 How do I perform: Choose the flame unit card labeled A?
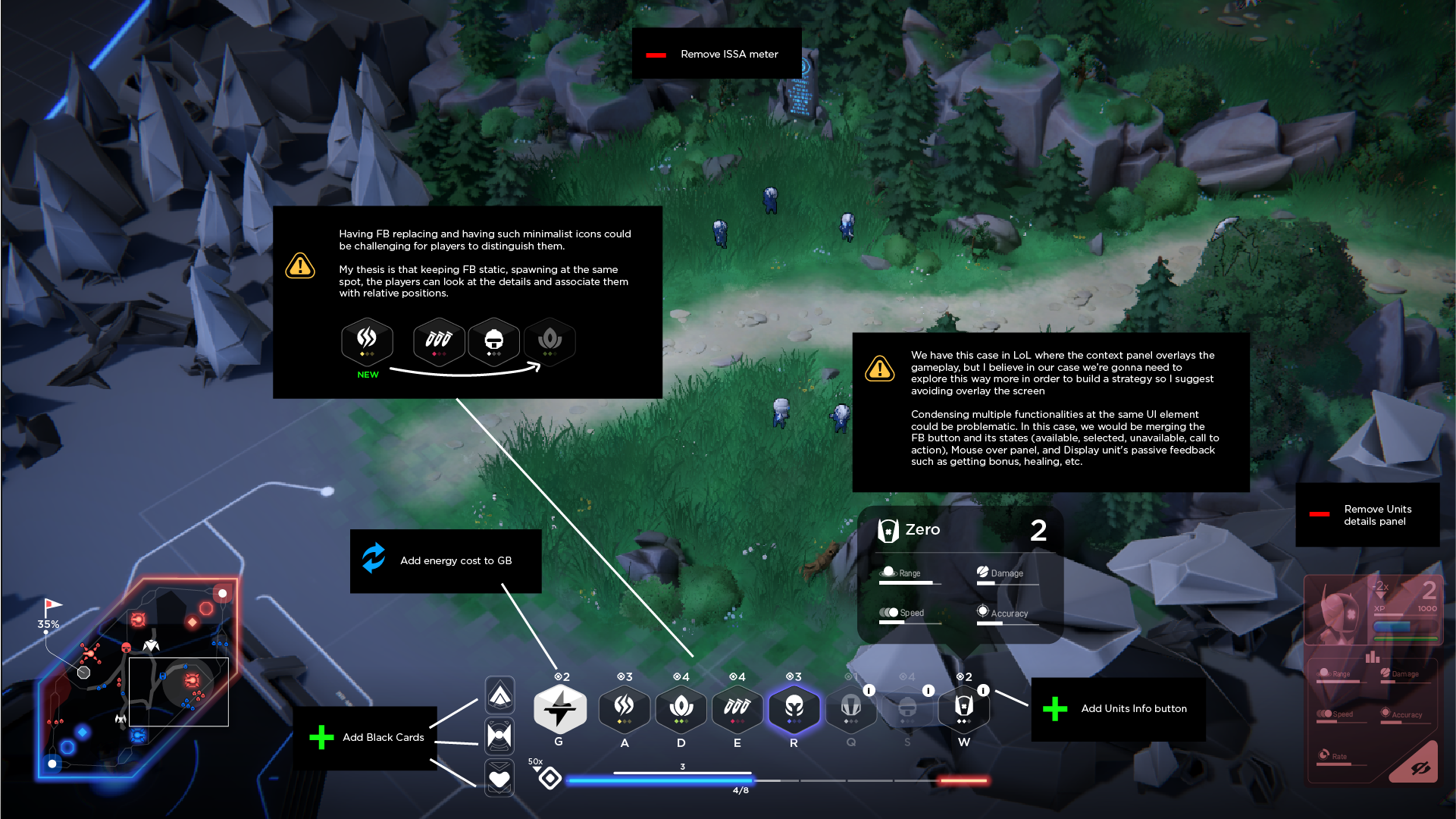tap(624, 708)
